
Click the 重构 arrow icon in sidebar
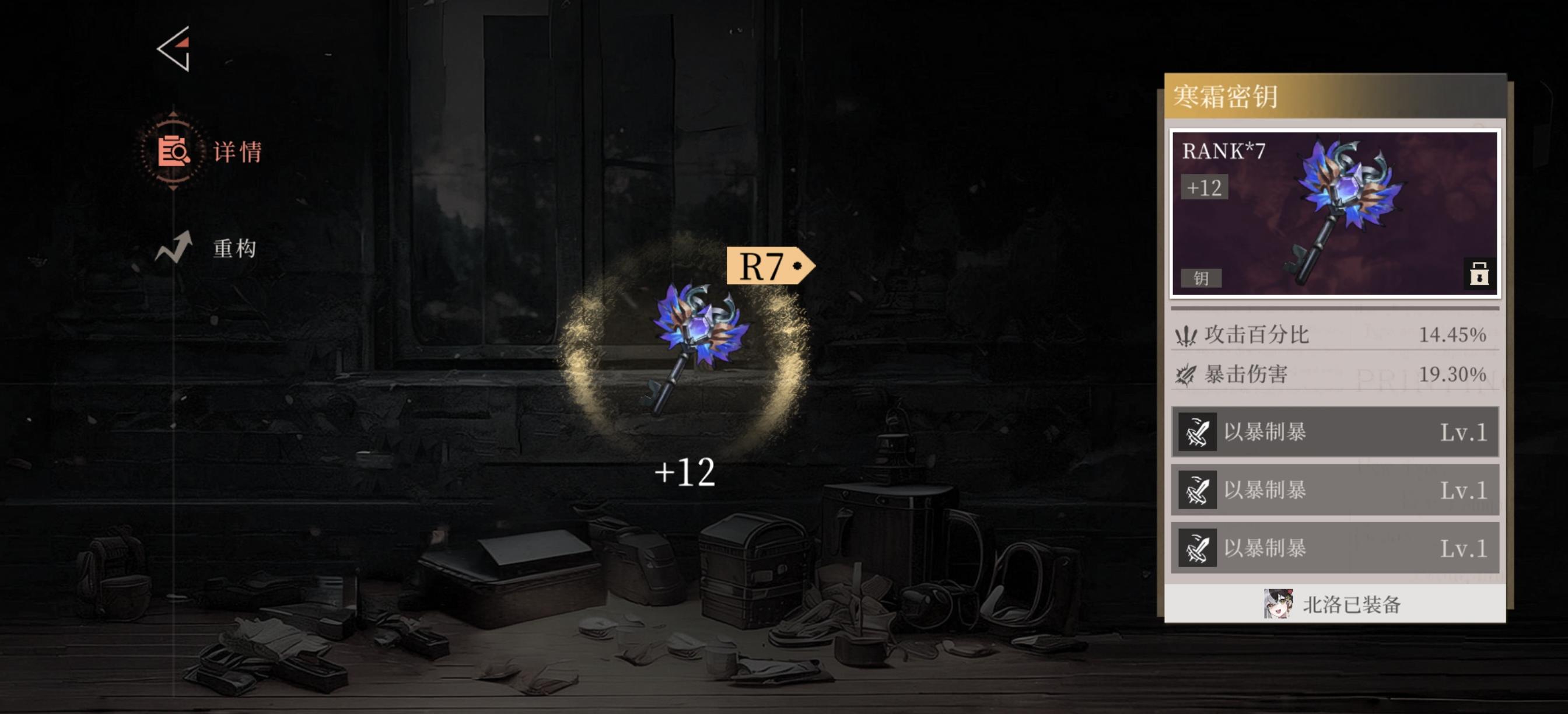click(x=172, y=247)
